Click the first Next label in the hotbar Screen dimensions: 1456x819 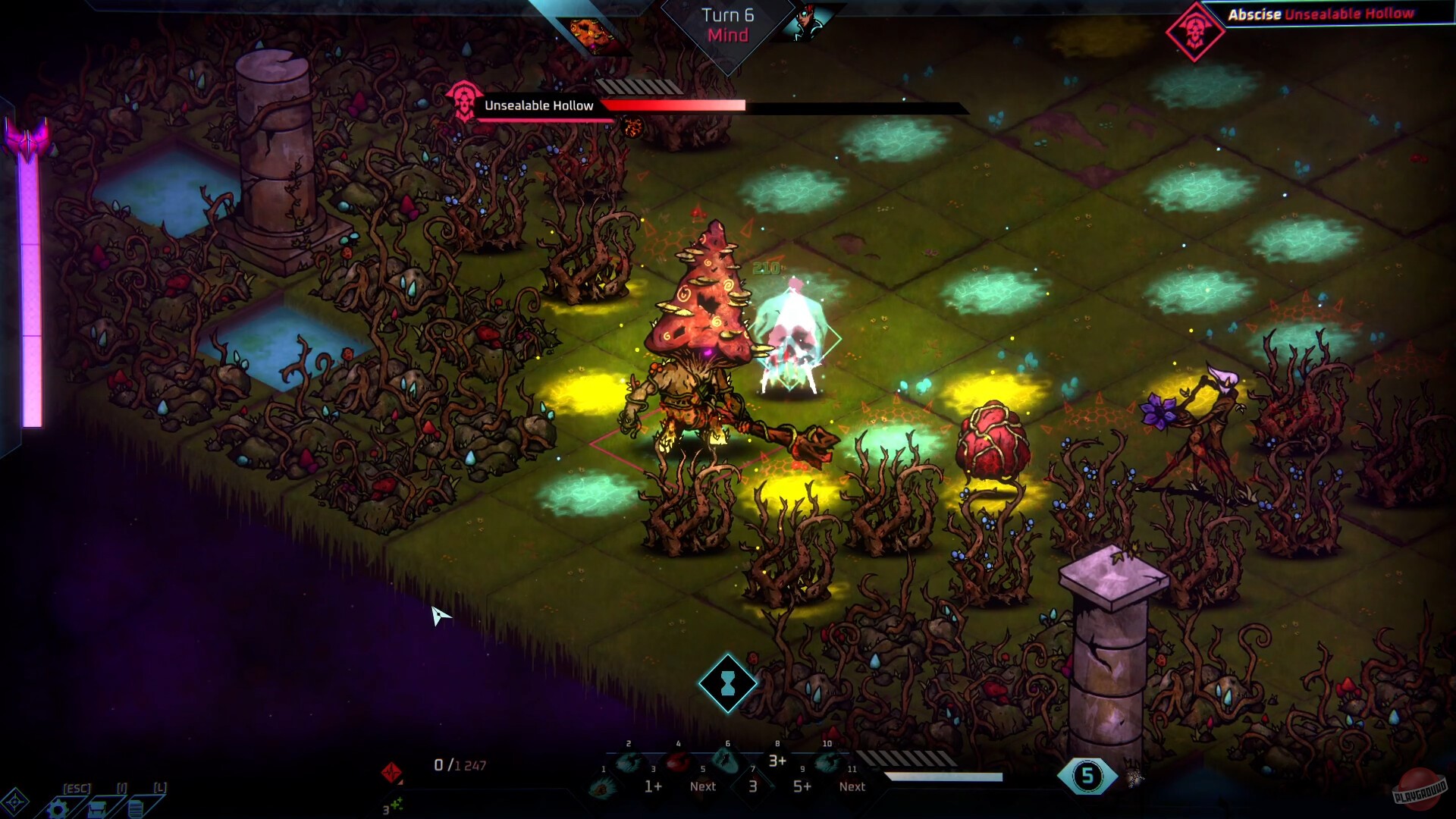tap(702, 786)
